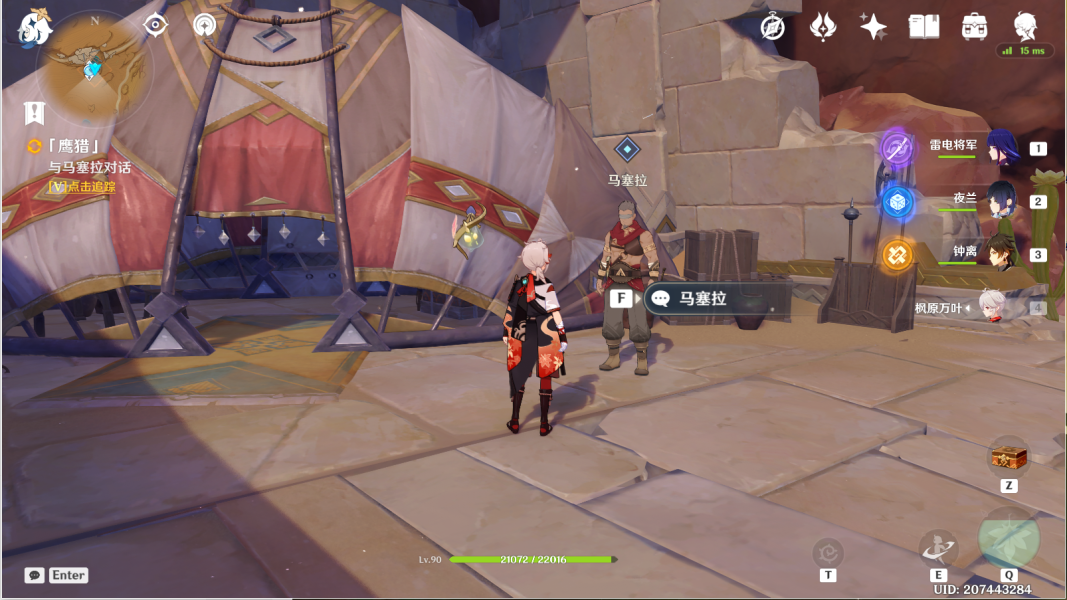Switch to party member 钟离

pyautogui.click(x=1002, y=254)
